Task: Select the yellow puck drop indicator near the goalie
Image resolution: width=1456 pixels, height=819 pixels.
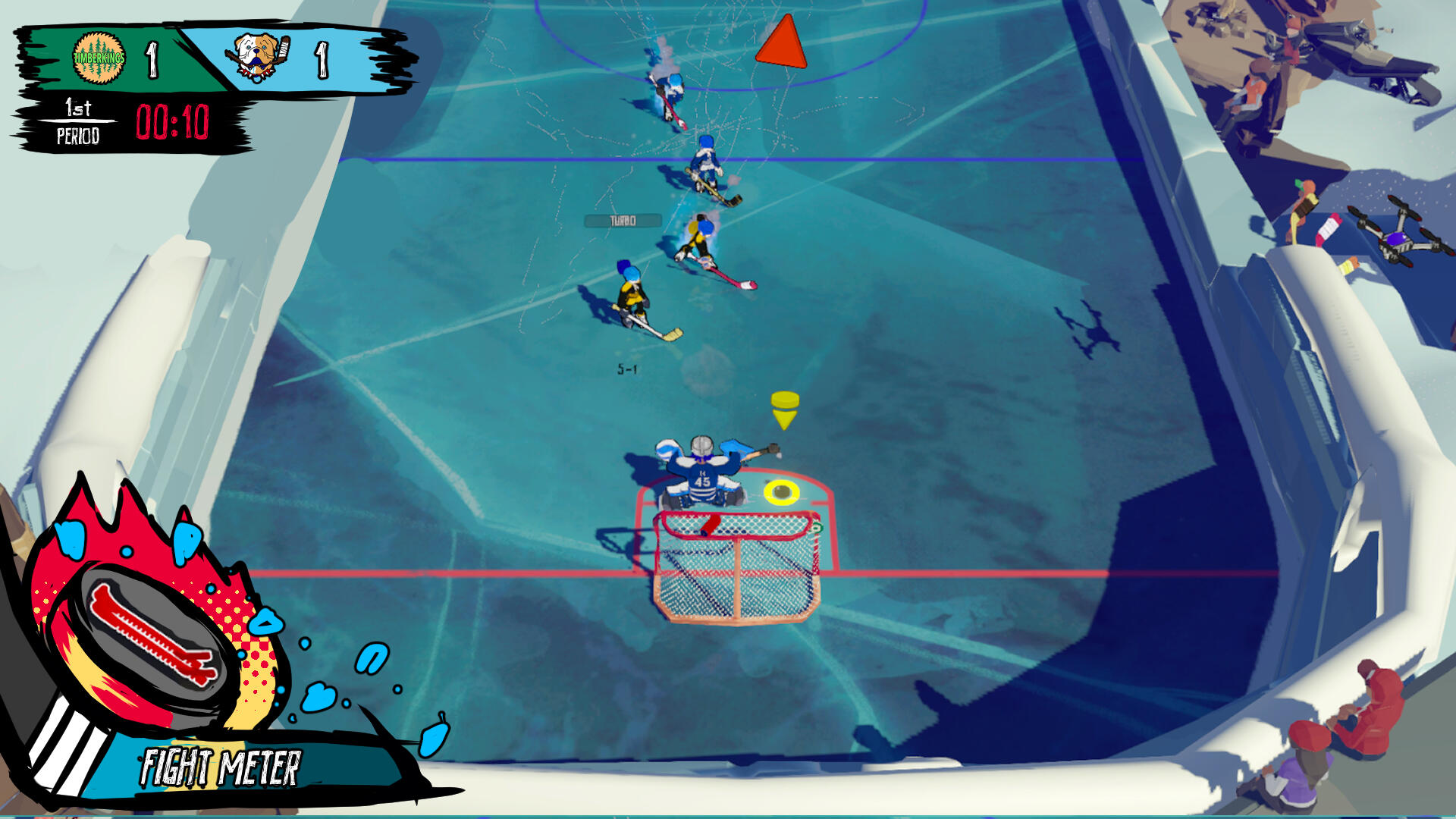Action: [781, 493]
